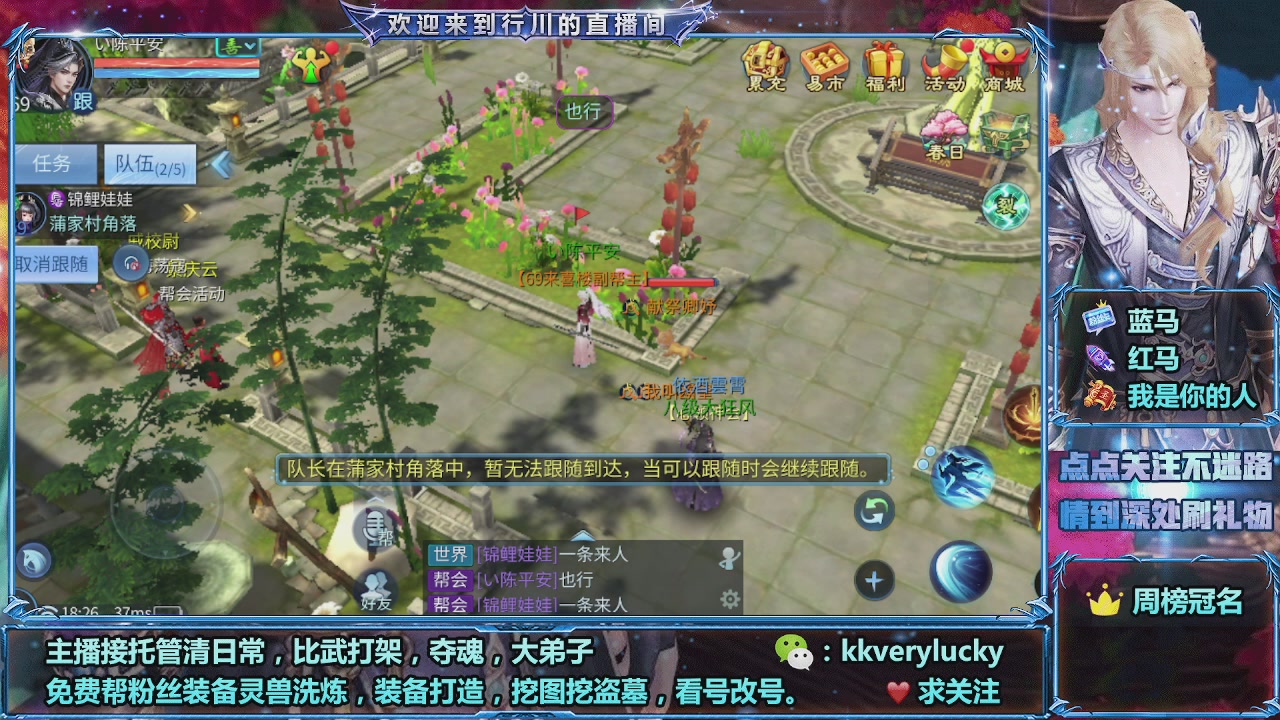Viewport: 1280px width, 720px height.
Task: Switch to the 队伍(2/5) tab
Action: pyautogui.click(x=148, y=165)
